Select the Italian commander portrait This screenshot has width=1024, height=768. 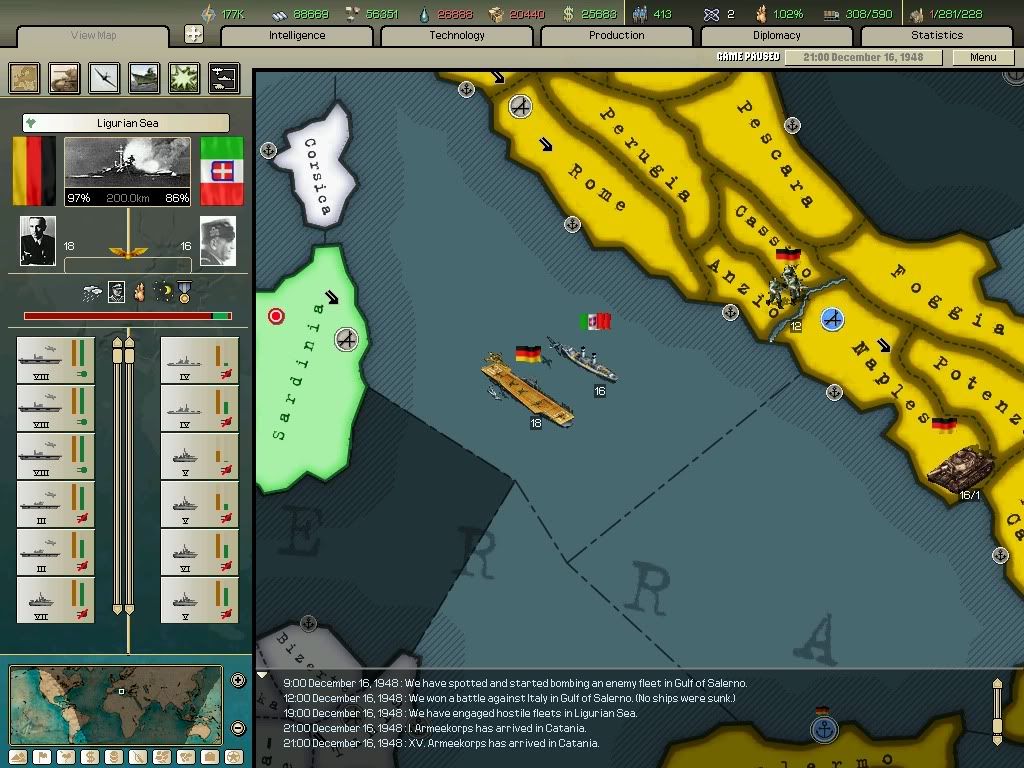217,241
